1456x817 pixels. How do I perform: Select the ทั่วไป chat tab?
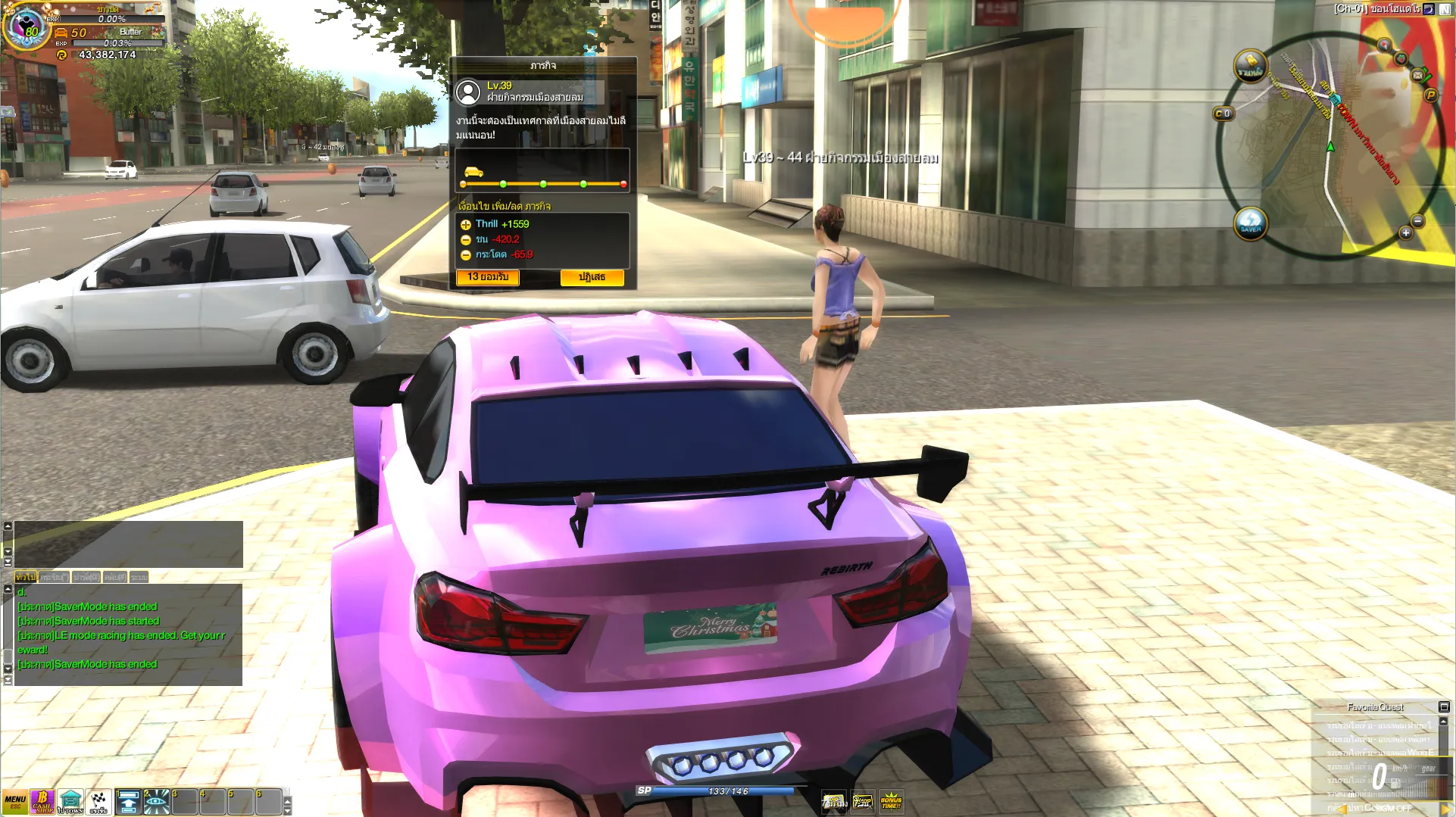click(26, 577)
